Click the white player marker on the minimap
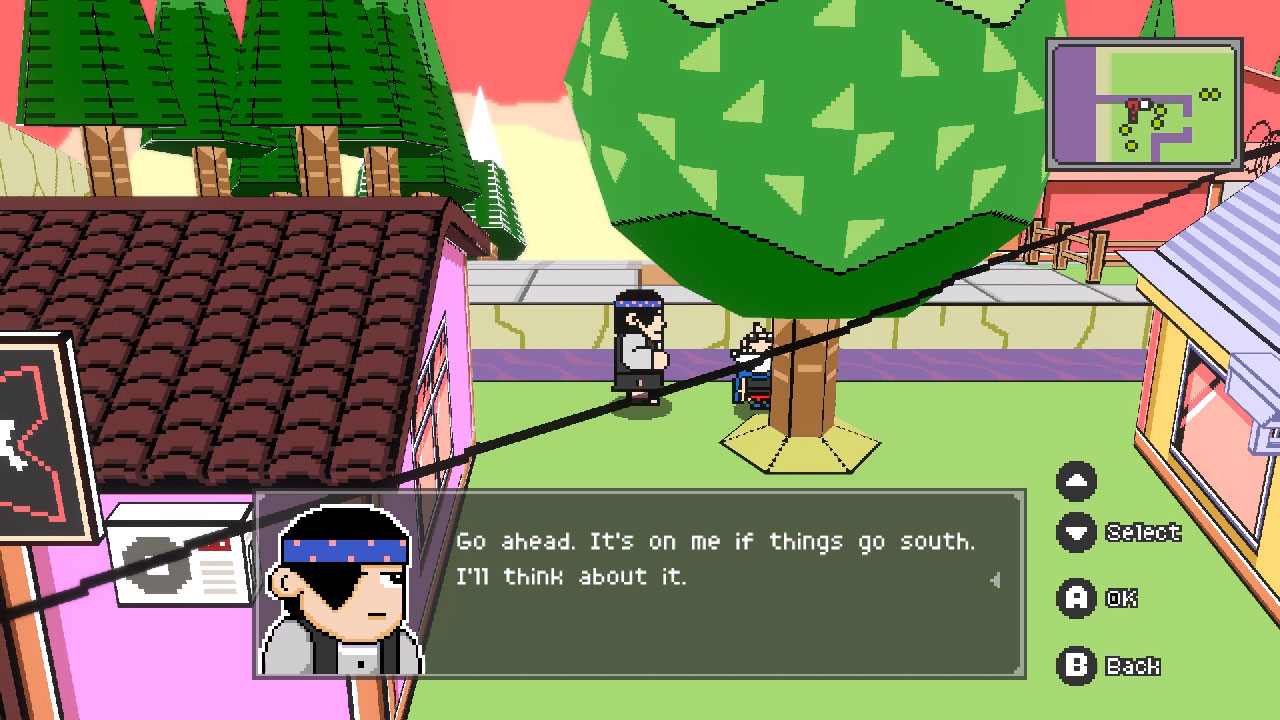 (x=1144, y=103)
